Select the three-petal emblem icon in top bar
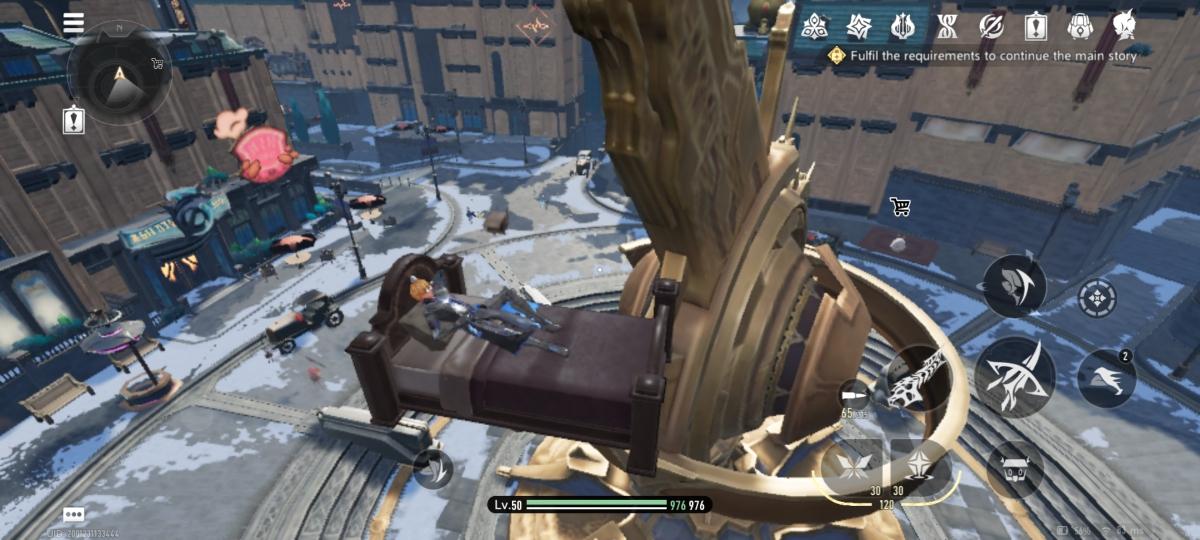 tap(814, 26)
